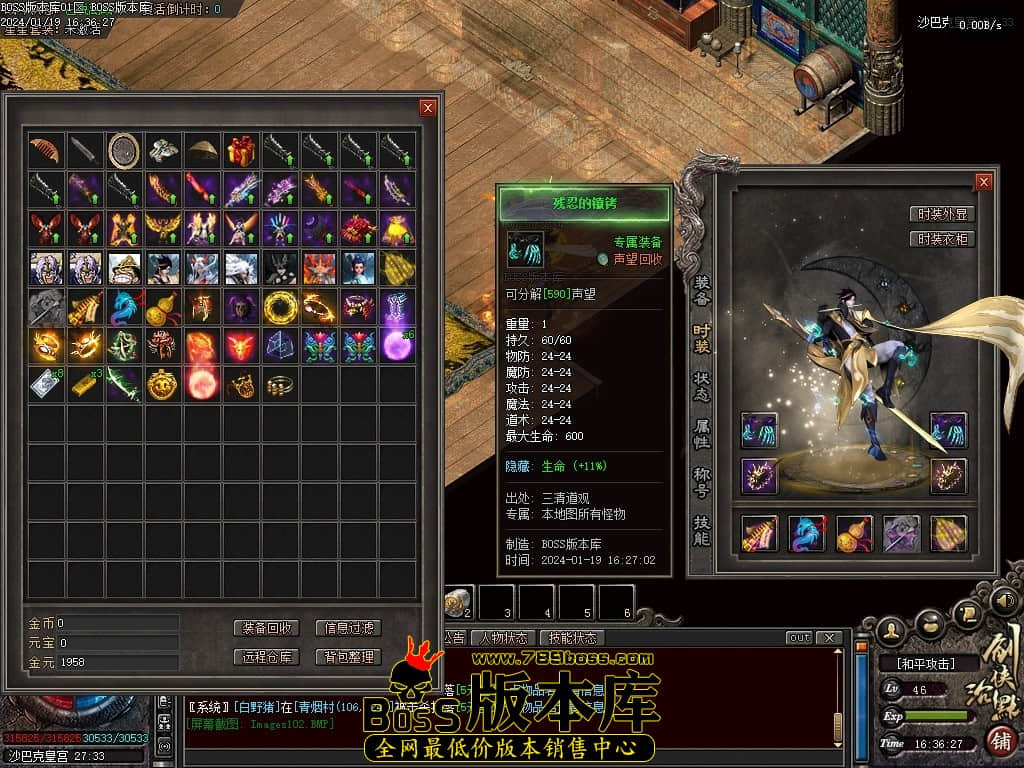This screenshot has height=768, width=1024.
Task: Select the wooden comb in the bag
Action: (45, 151)
